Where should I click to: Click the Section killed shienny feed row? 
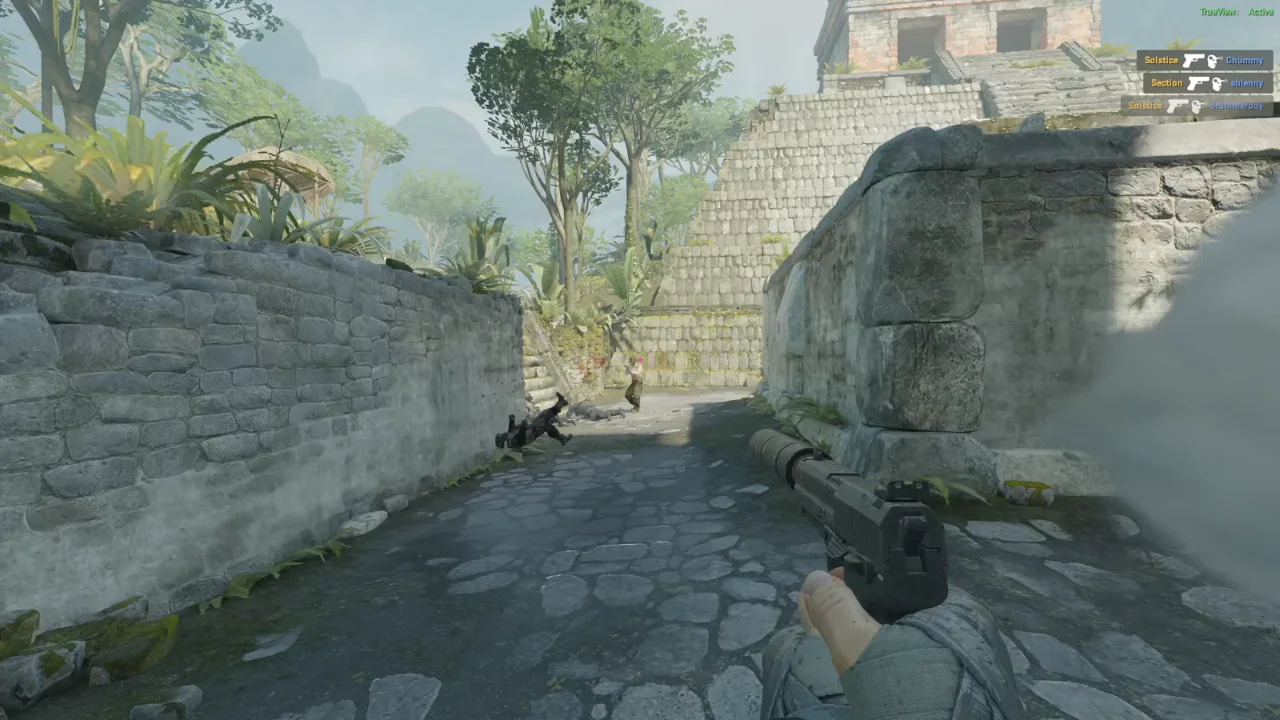1207,83
